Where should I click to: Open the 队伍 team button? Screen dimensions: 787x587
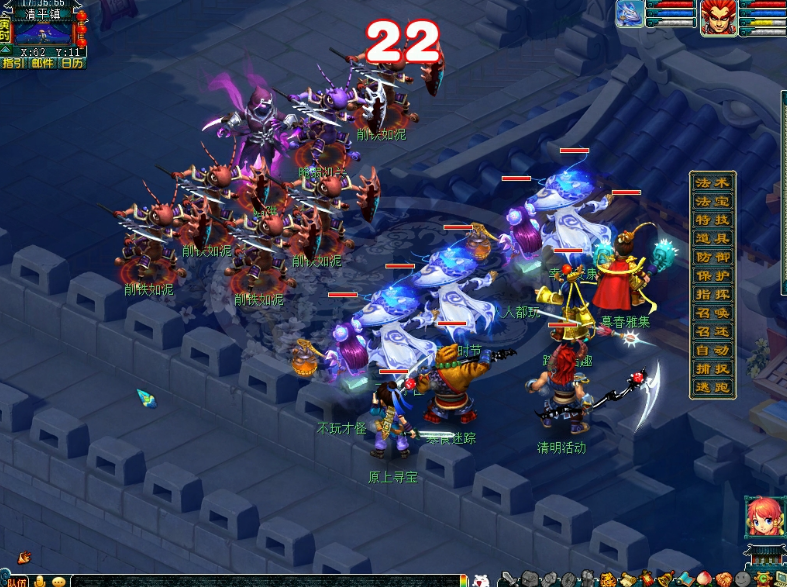[17, 581]
